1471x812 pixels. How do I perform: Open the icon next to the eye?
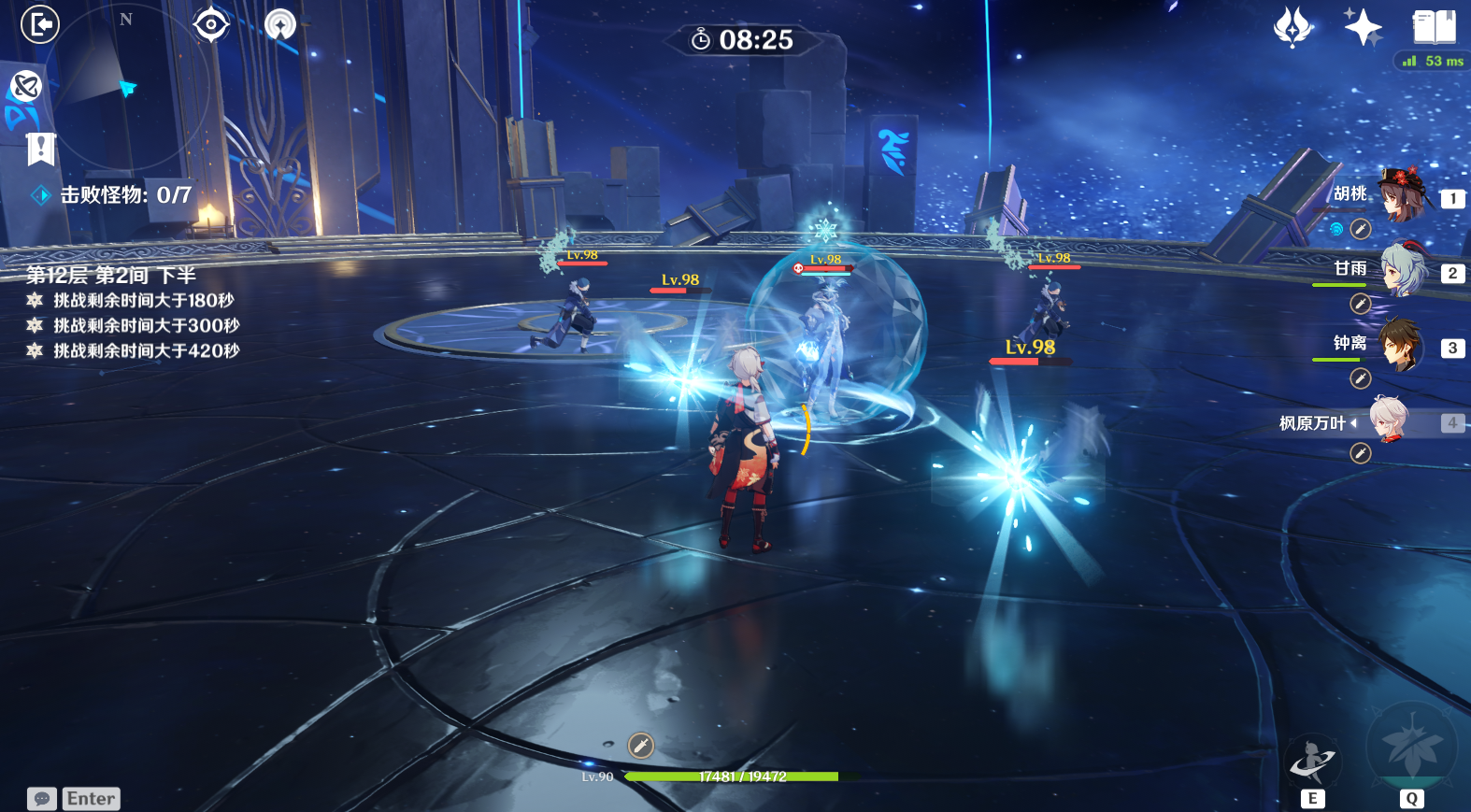[x=280, y=24]
